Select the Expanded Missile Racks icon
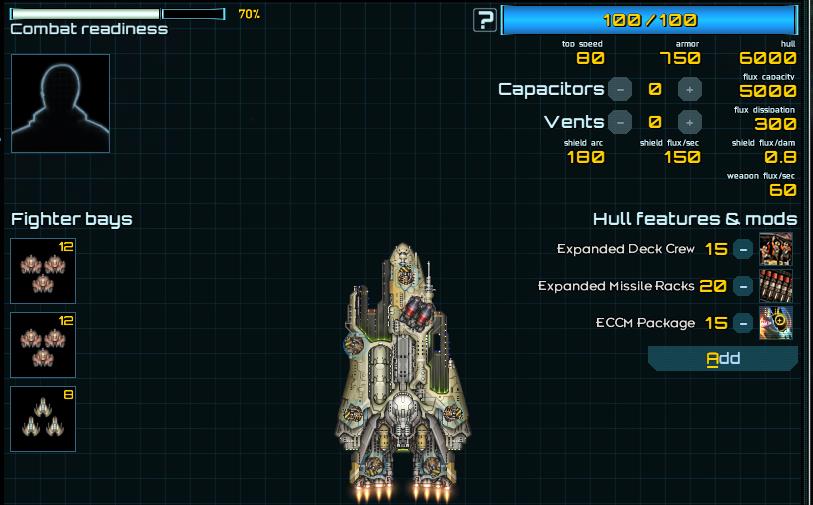Screen dimensions: 813x505 pos(776,286)
